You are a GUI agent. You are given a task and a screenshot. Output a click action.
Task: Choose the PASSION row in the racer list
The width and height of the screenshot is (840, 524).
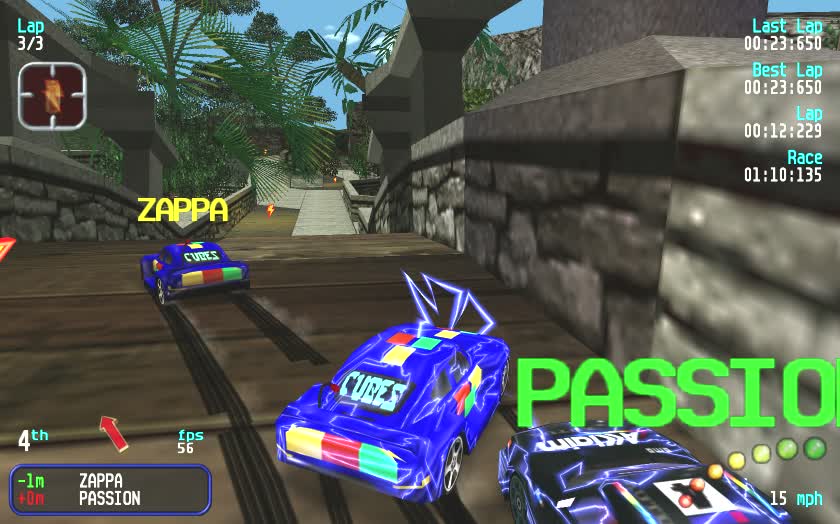tap(109, 498)
